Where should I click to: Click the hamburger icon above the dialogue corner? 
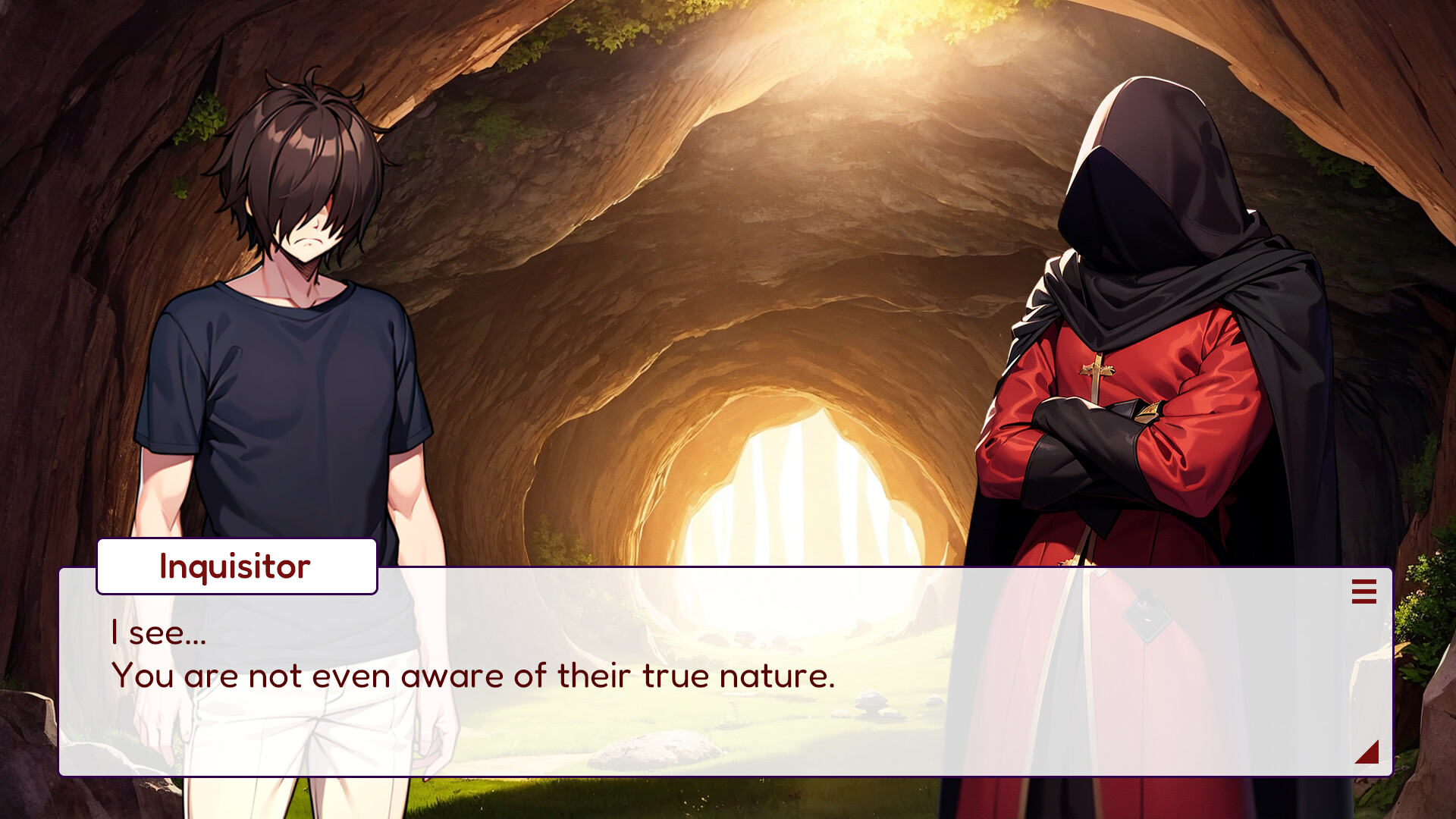(1363, 592)
